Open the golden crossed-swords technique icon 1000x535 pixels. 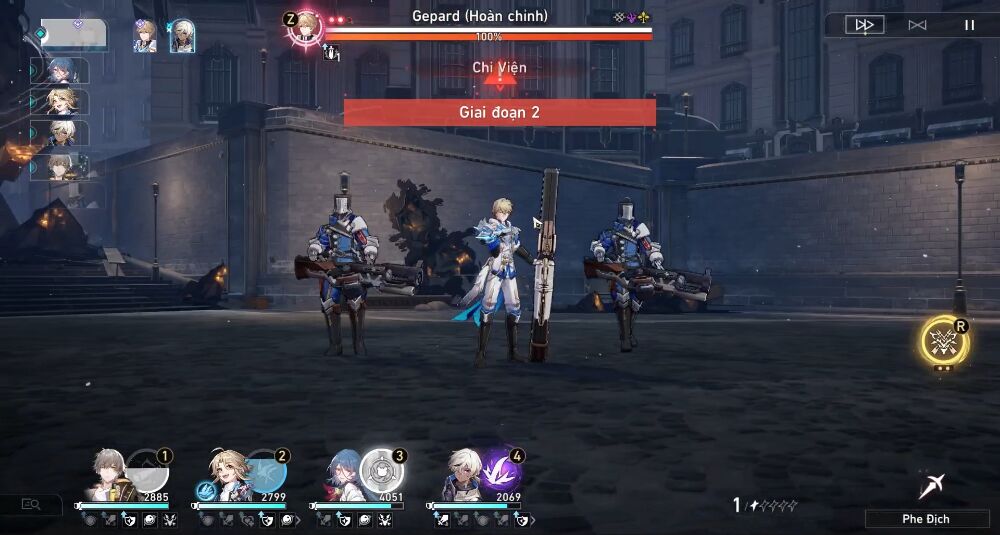tap(943, 342)
